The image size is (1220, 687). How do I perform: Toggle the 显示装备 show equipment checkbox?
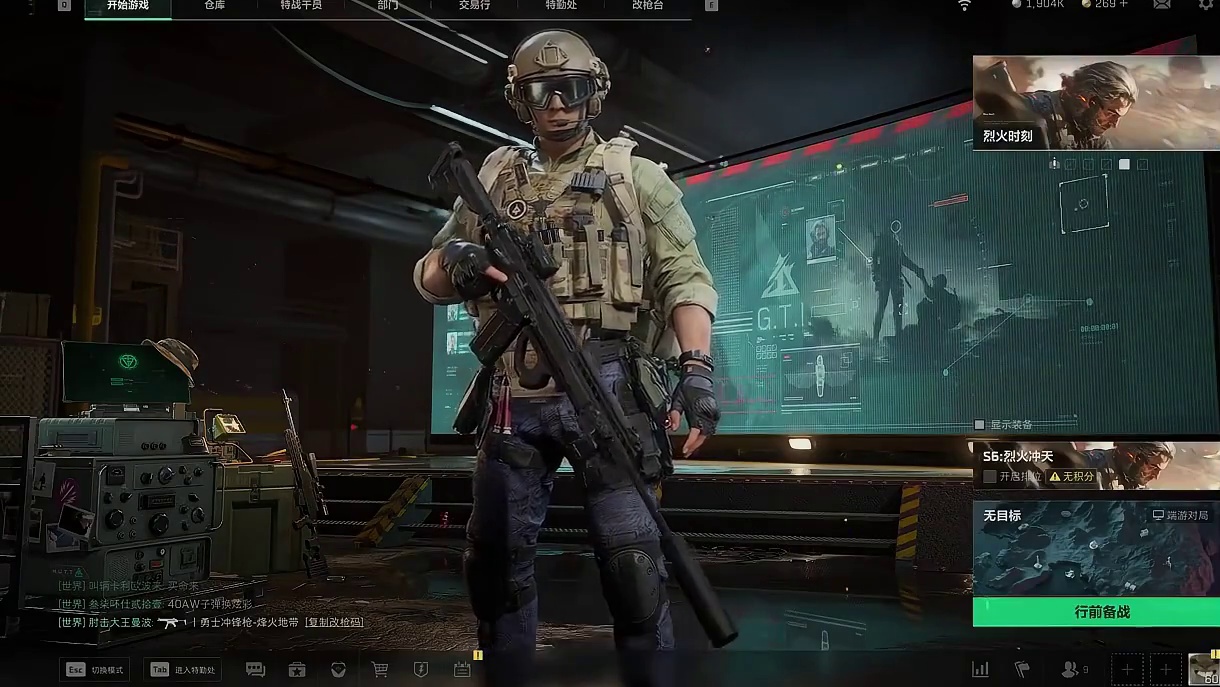click(x=980, y=425)
